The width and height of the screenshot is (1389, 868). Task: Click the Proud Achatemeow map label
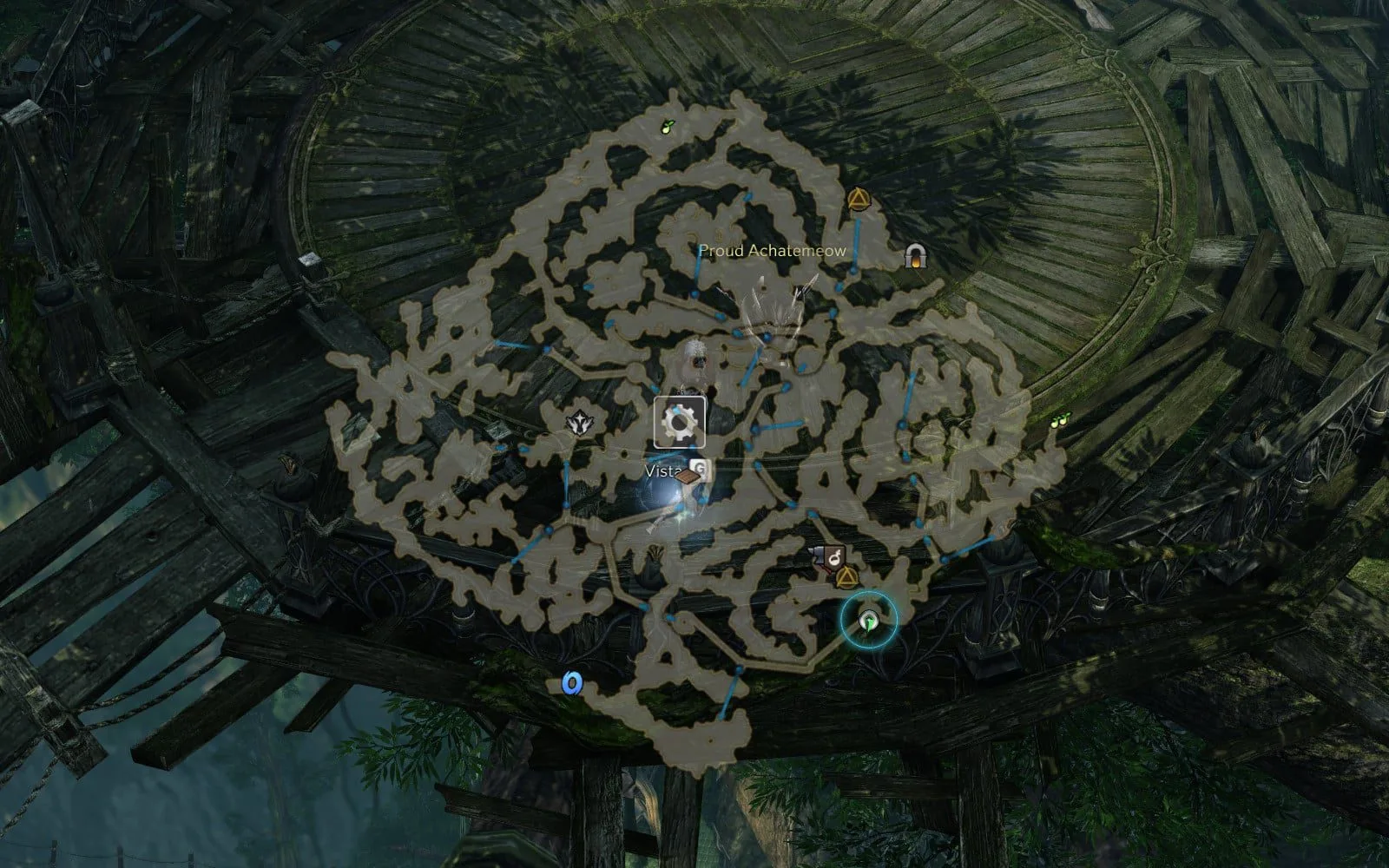(773, 251)
